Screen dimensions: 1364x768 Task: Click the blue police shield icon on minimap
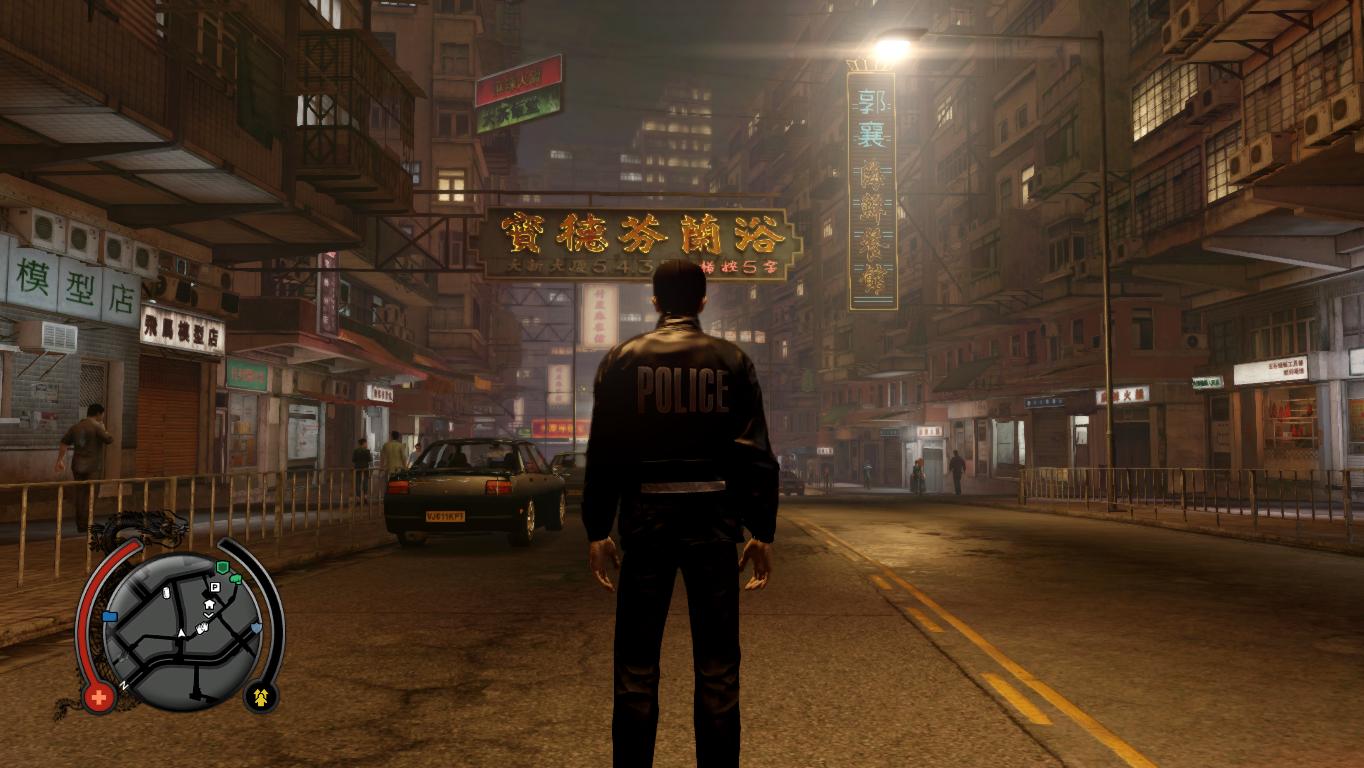click(256, 629)
